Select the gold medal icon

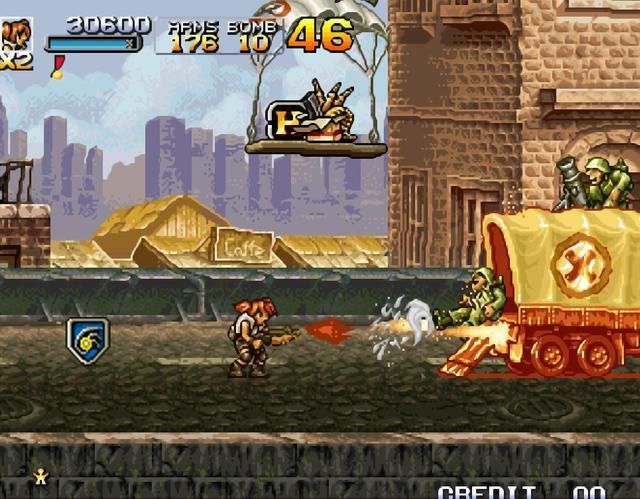58,67
